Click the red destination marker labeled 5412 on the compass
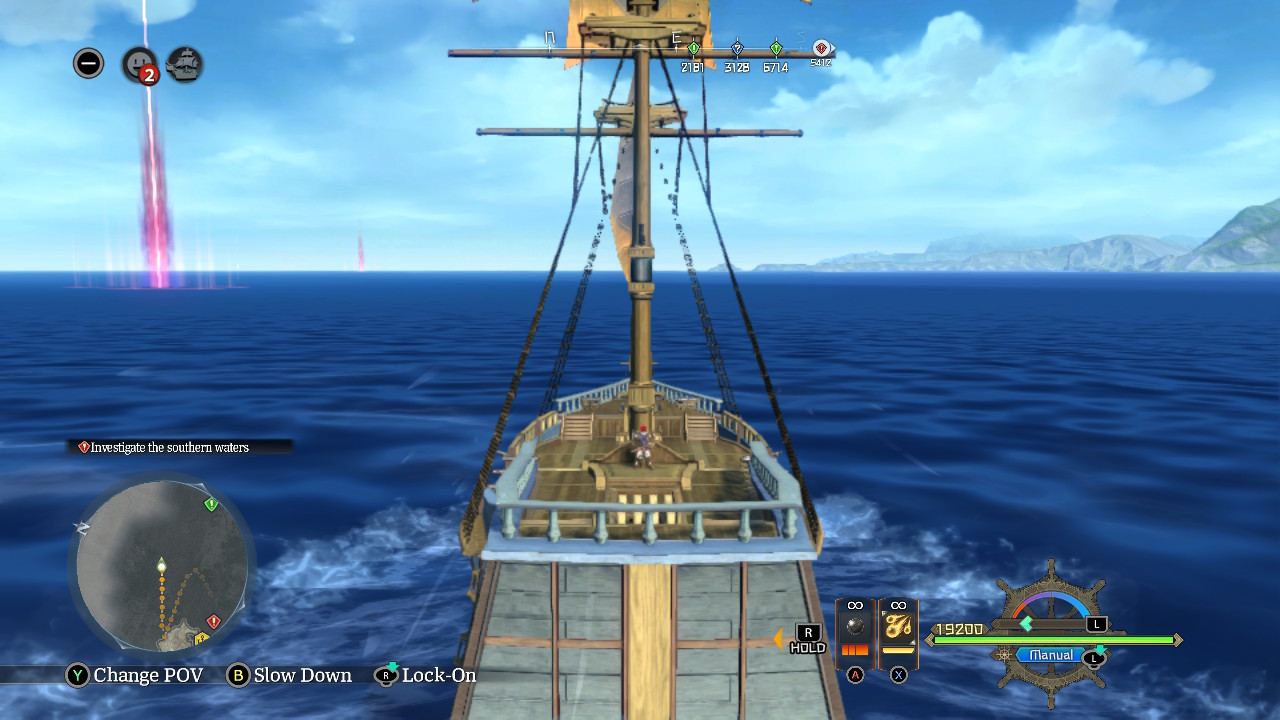 point(820,48)
